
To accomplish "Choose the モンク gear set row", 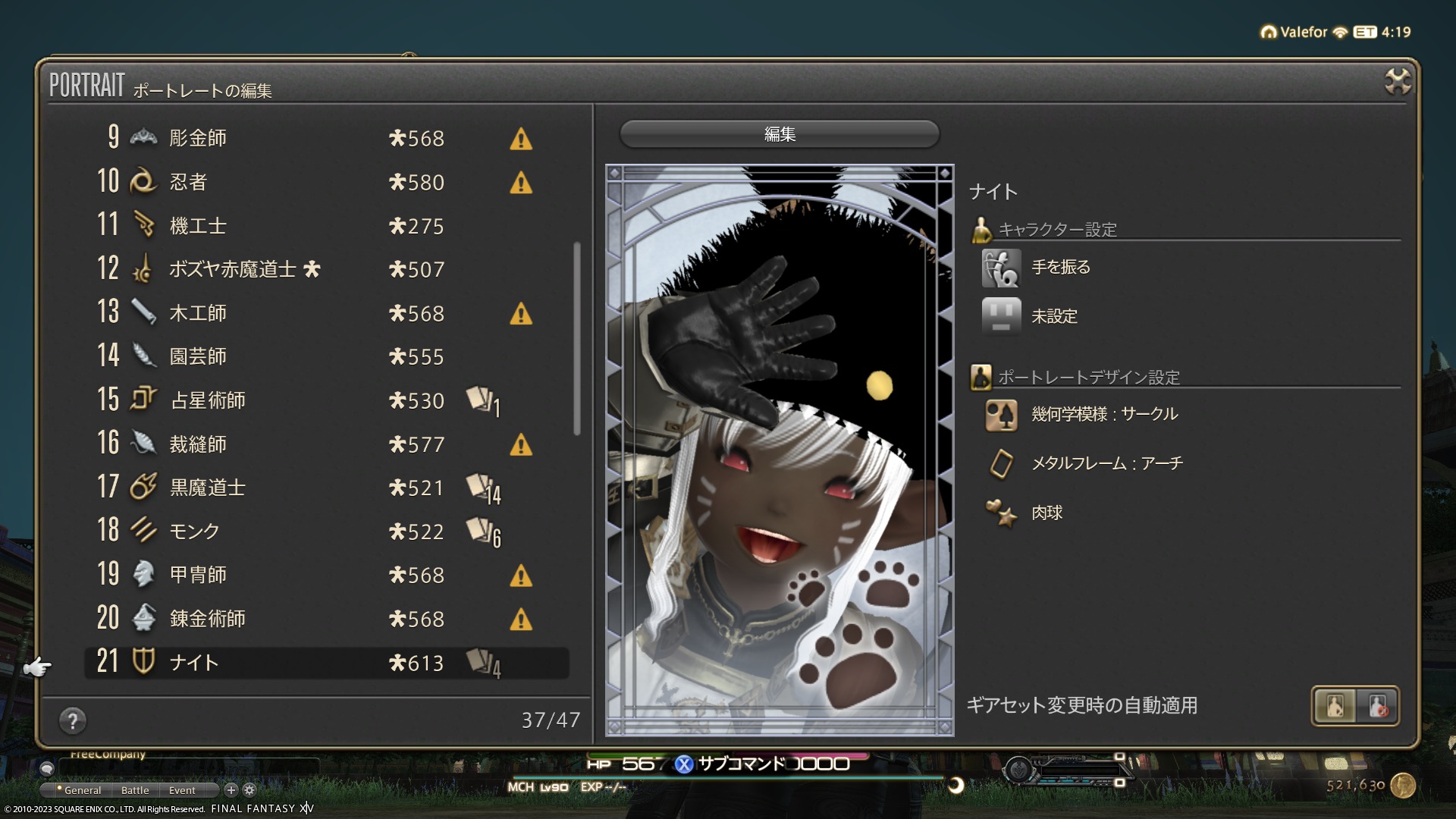I will pos(326,532).
